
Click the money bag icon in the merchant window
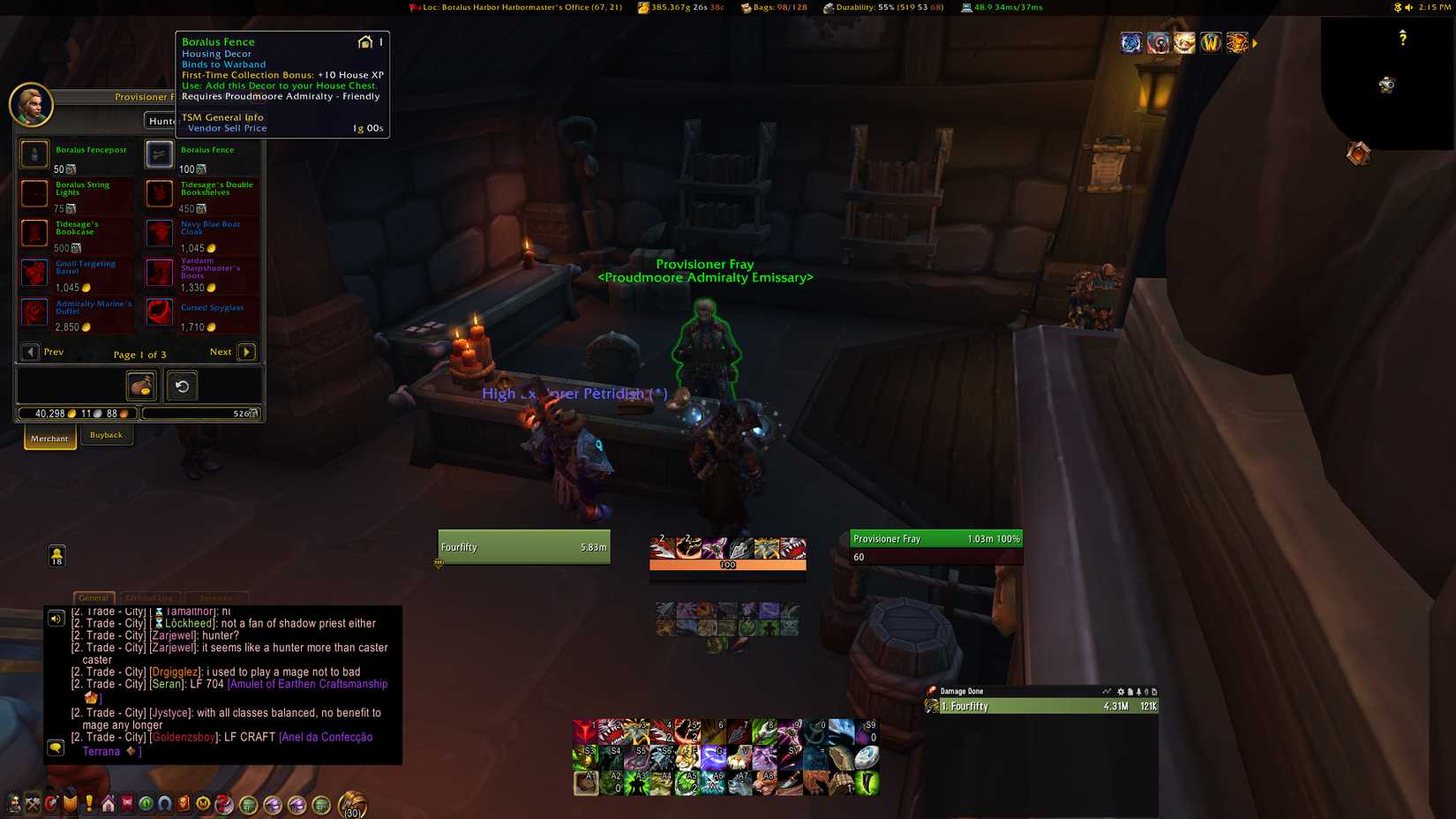(140, 386)
